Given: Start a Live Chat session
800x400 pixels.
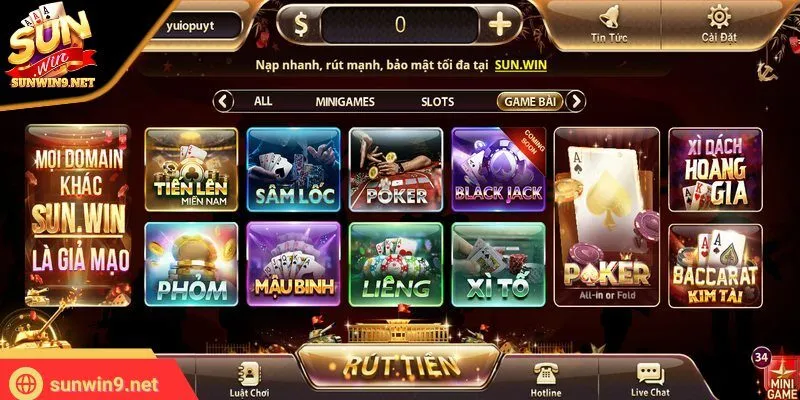Looking at the screenshot, I should [x=649, y=379].
